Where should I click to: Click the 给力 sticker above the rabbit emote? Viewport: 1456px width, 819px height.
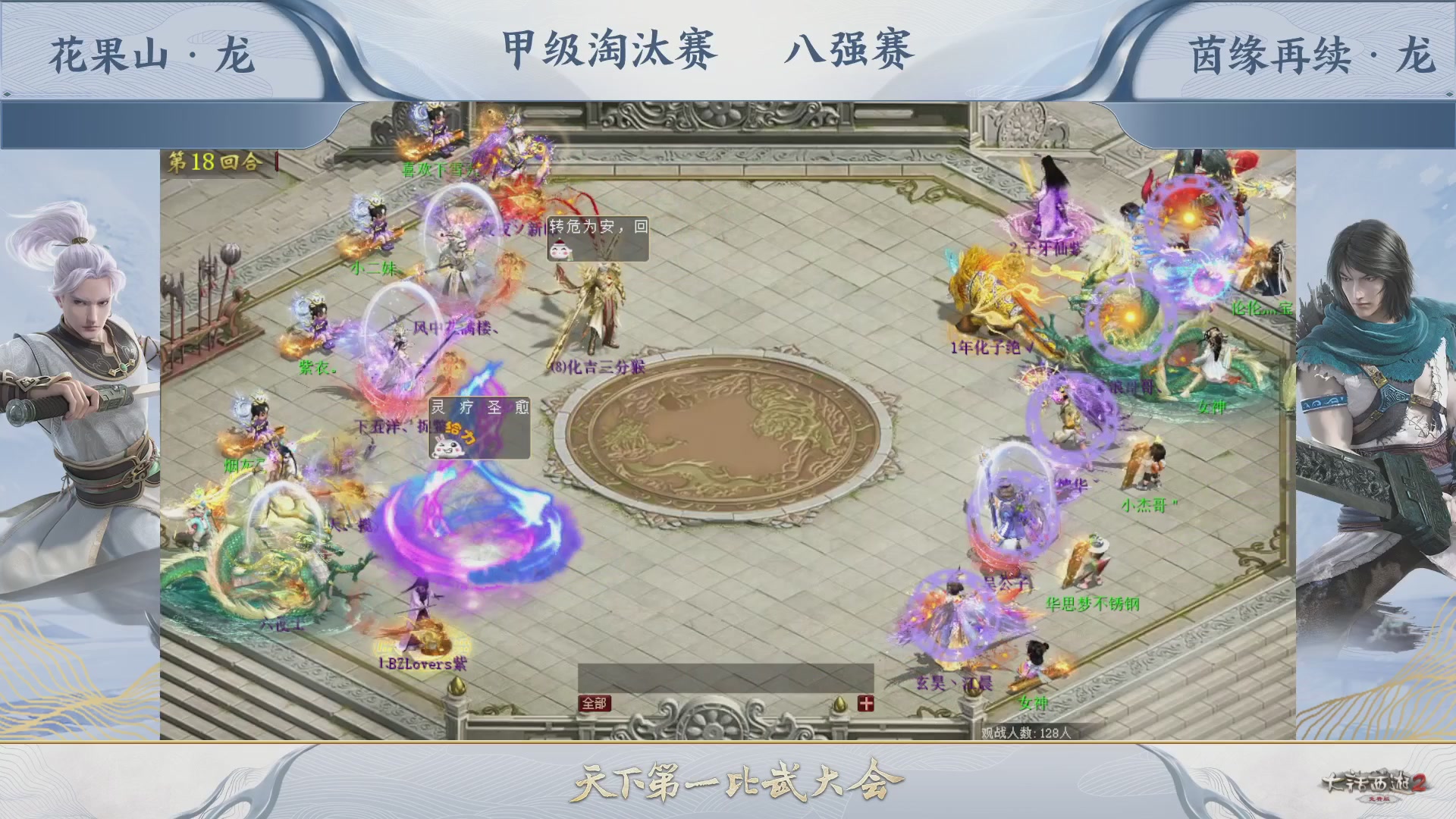click(460, 432)
